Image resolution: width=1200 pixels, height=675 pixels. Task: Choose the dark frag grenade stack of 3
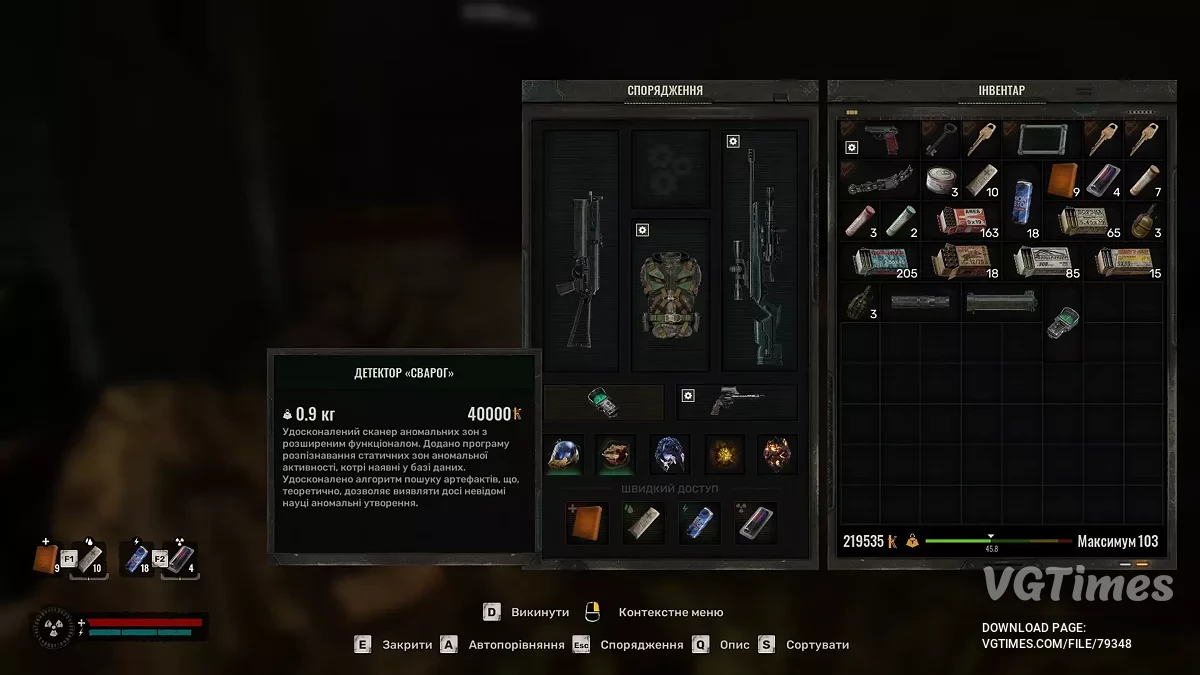pyautogui.click(x=859, y=301)
